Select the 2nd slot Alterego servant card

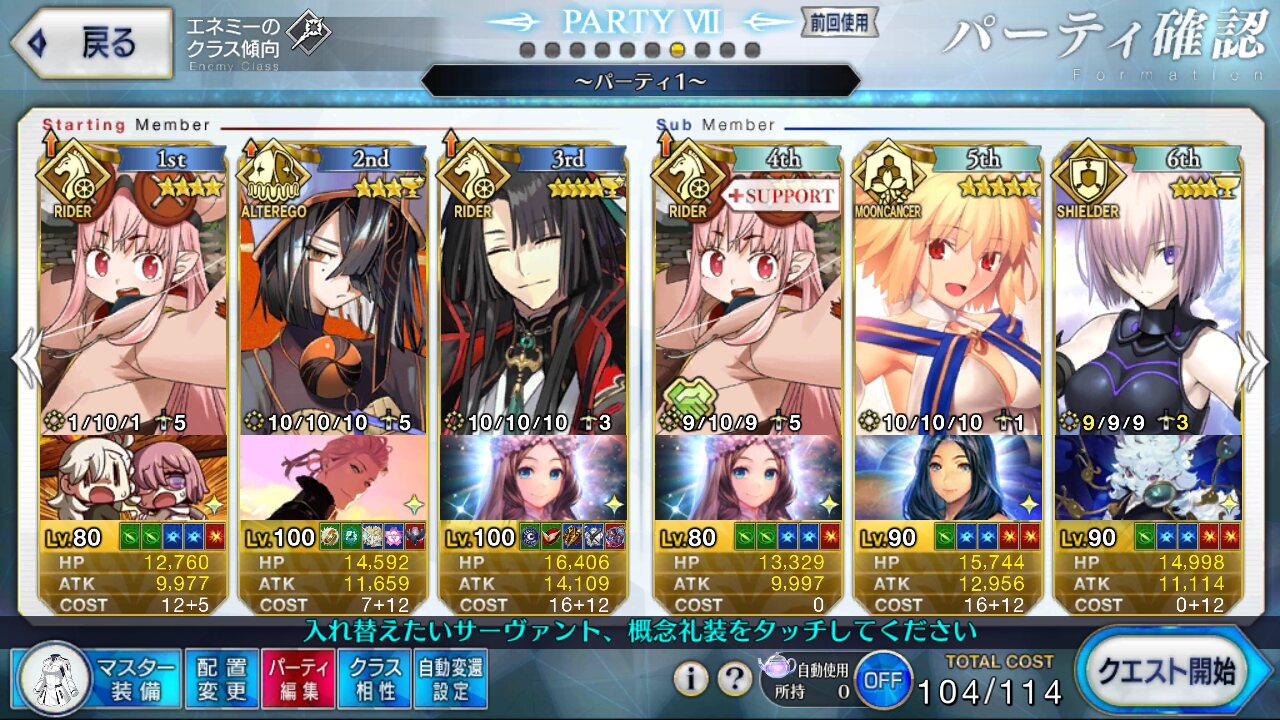point(333,300)
